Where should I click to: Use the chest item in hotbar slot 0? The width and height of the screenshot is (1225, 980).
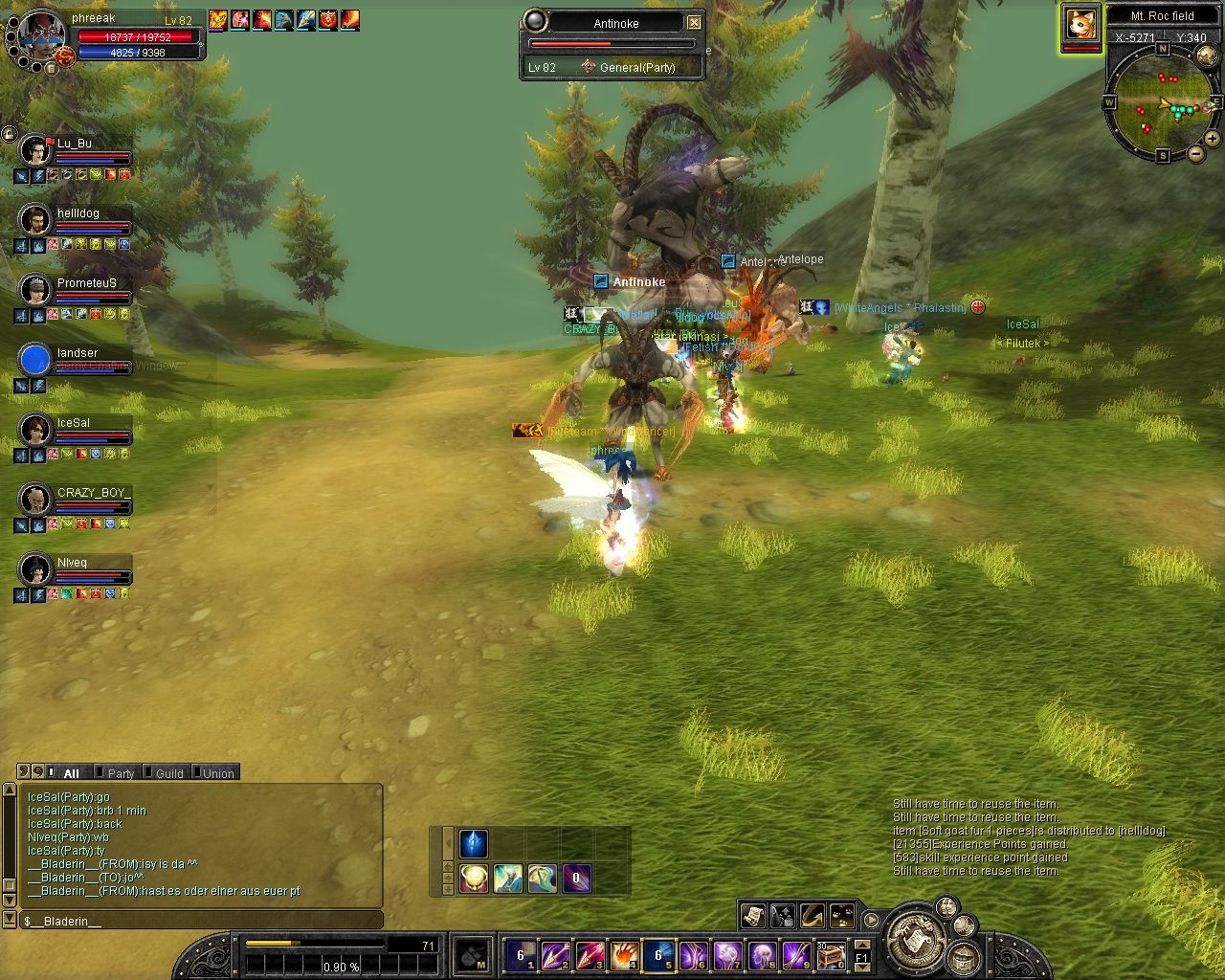click(x=829, y=954)
